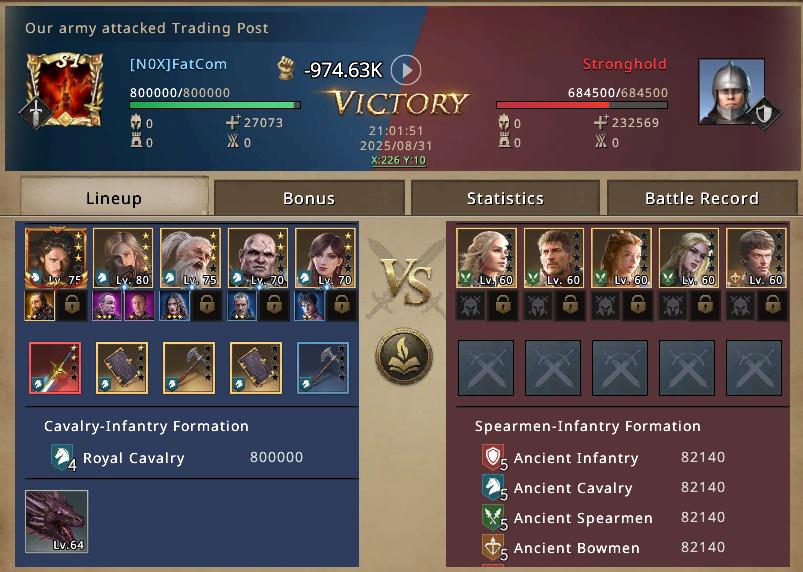Select the Ancient Cavalry troop row
Screen dimensions: 803x572
point(603,488)
